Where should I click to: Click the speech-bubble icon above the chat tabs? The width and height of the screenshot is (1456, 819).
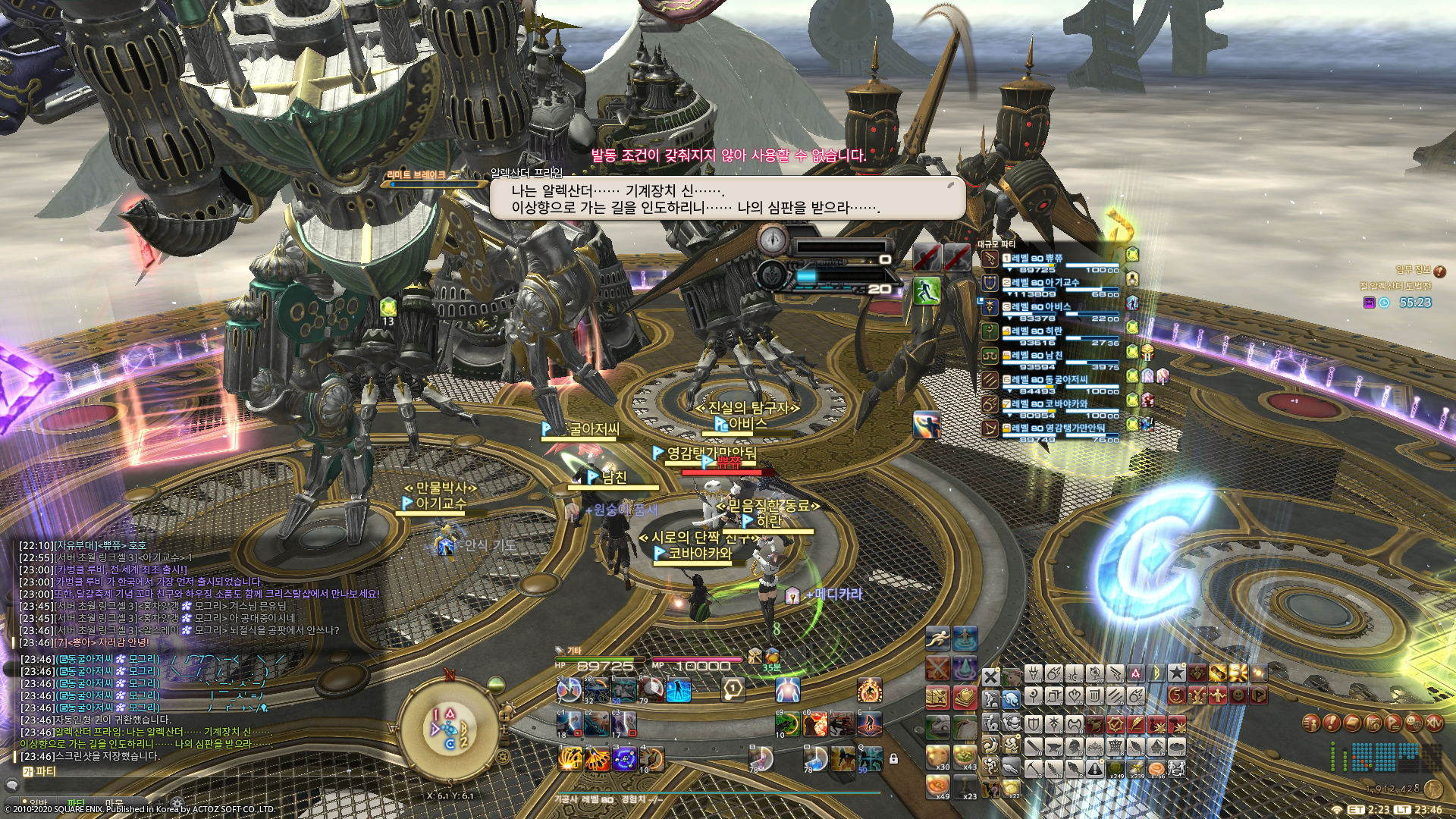tap(13, 786)
